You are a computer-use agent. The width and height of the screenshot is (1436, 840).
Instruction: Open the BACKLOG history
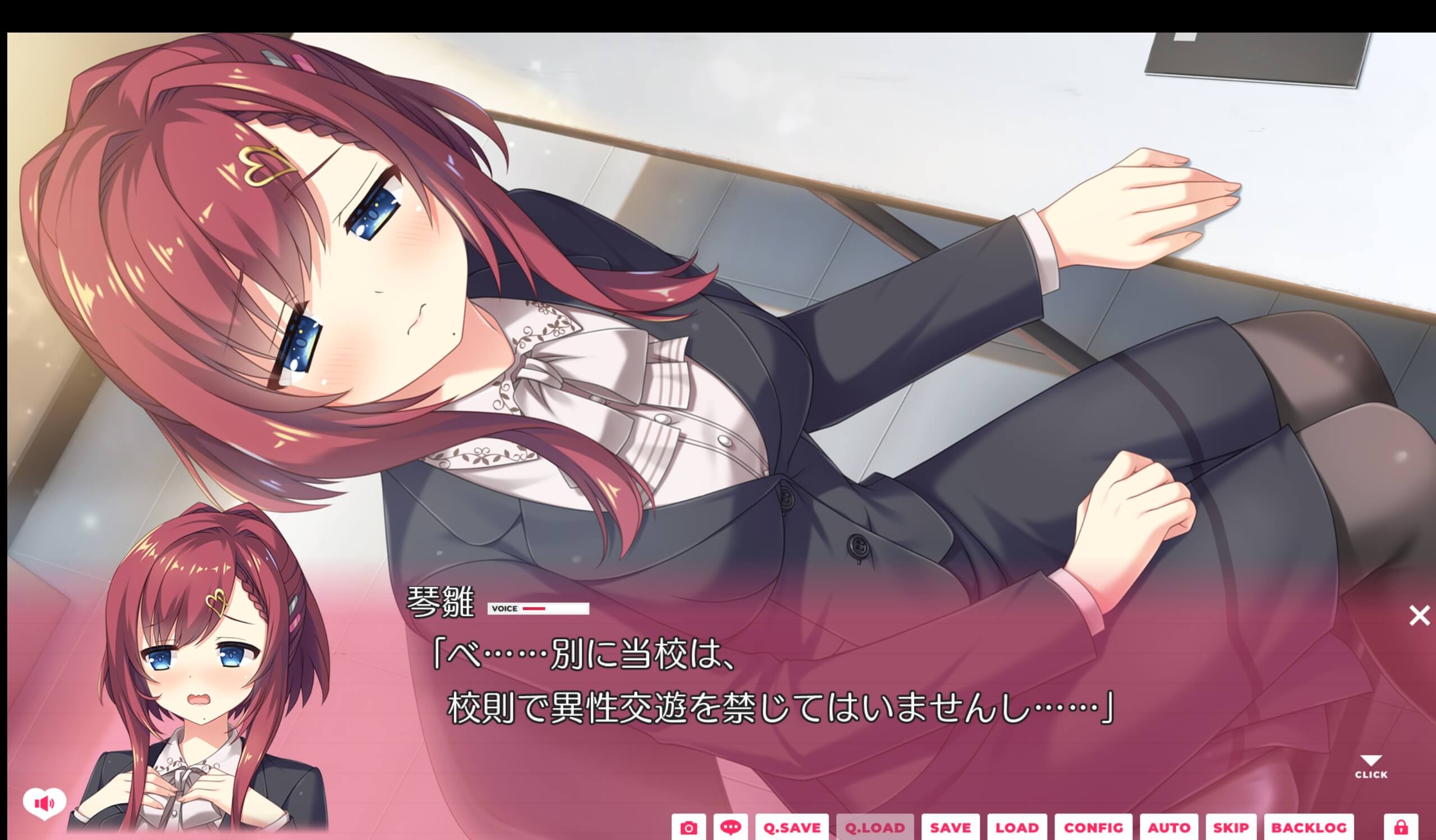coord(1309,828)
